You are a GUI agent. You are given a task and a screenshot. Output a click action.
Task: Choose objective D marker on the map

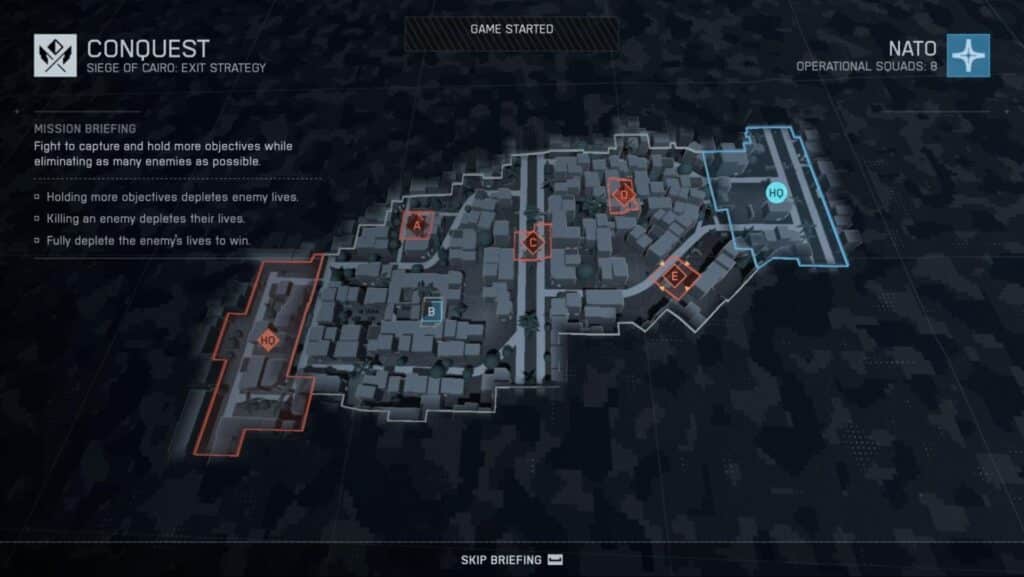point(624,196)
